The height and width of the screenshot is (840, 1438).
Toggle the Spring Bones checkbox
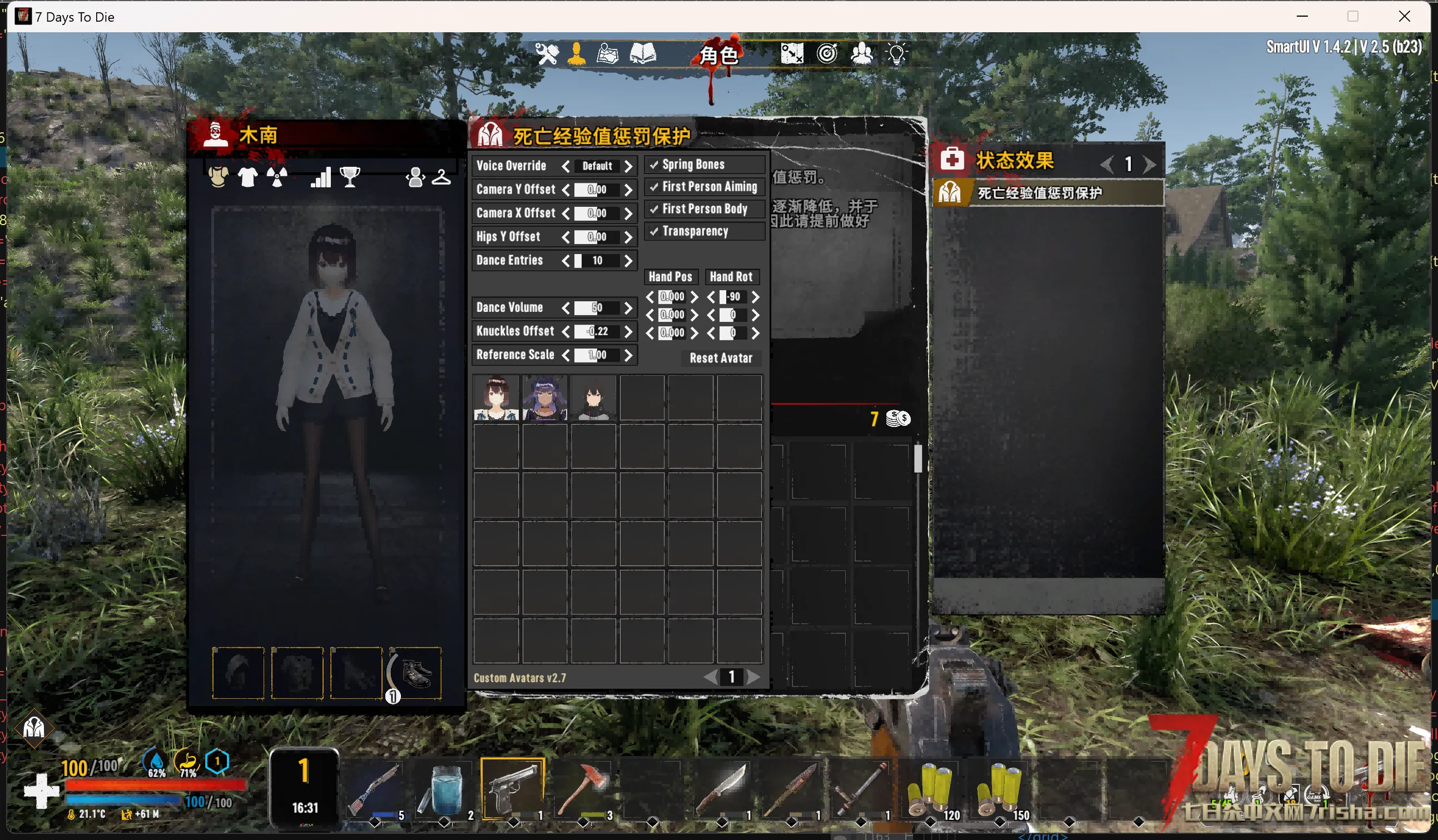(654, 165)
